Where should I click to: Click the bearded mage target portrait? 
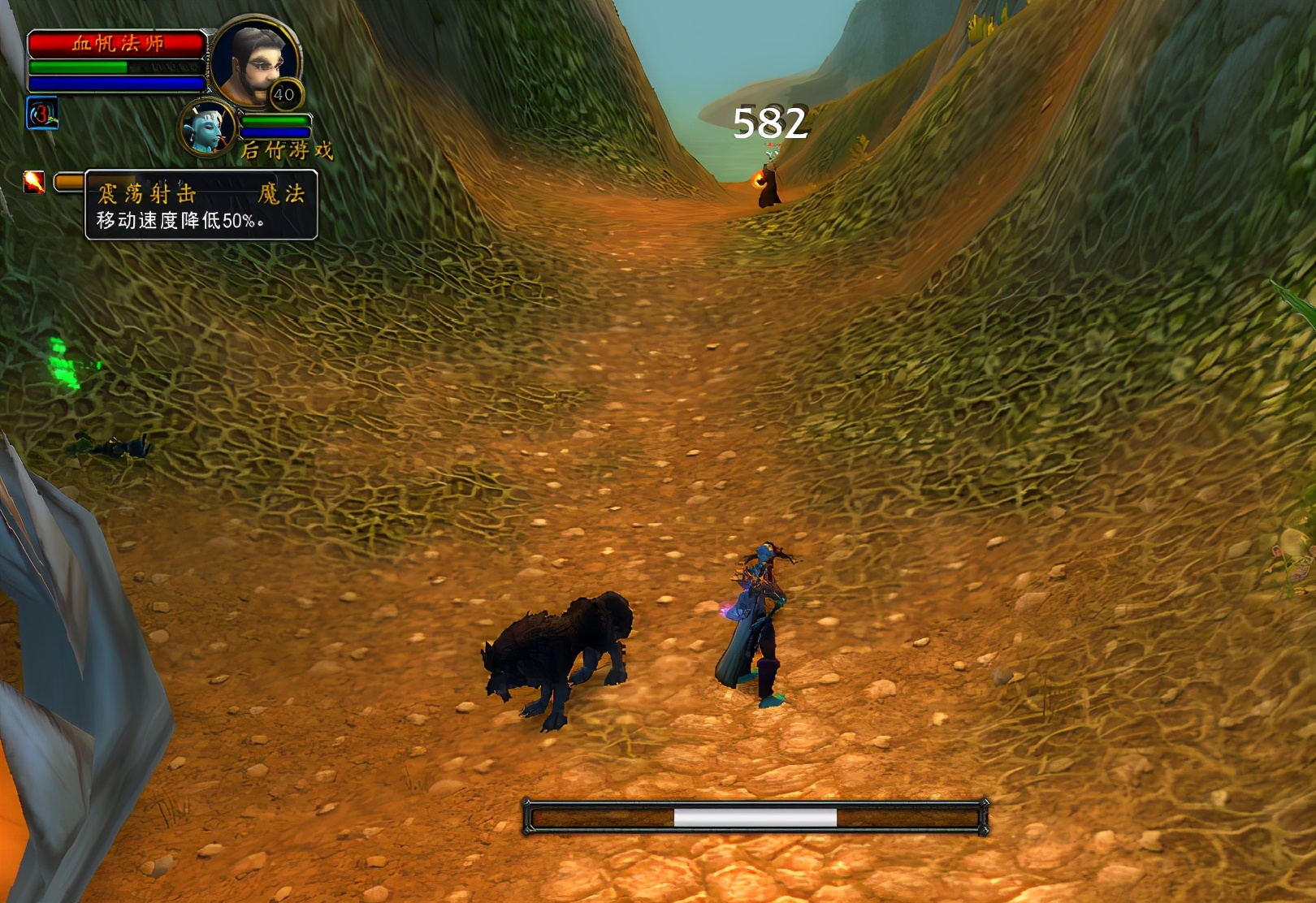(x=254, y=62)
